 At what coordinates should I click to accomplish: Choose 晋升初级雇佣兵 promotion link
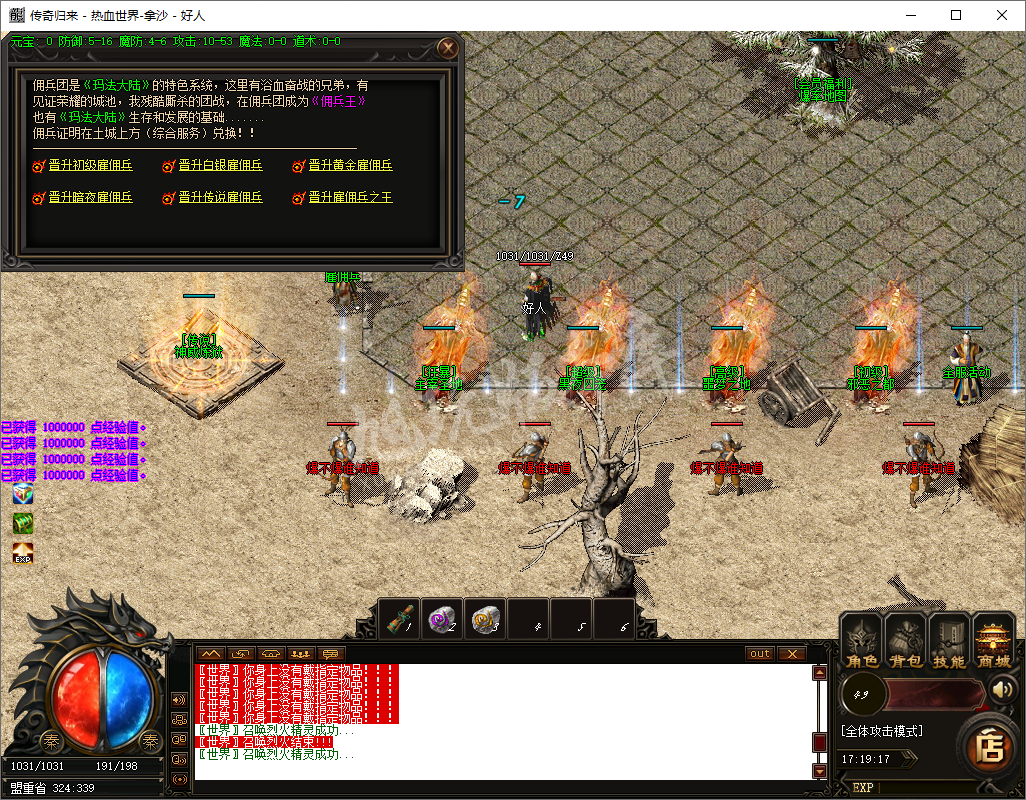90,166
